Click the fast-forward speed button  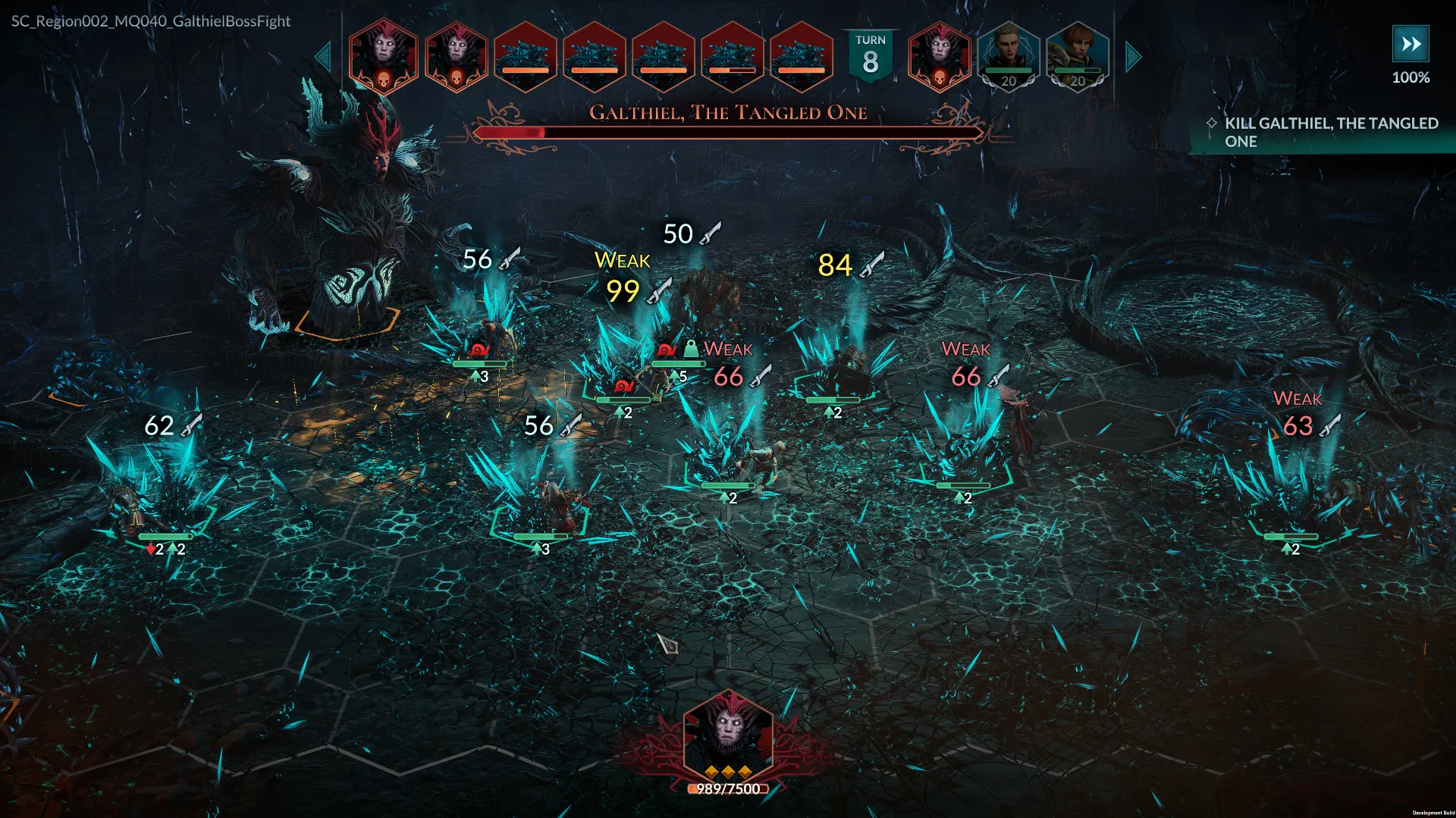coord(1410,44)
